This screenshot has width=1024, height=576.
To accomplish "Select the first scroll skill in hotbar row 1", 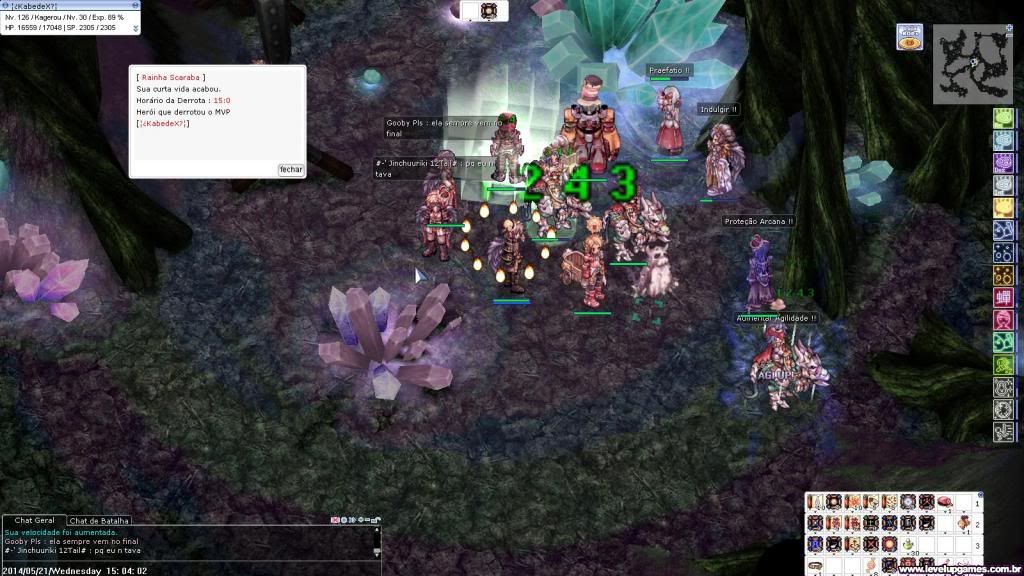I will [815, 502].
